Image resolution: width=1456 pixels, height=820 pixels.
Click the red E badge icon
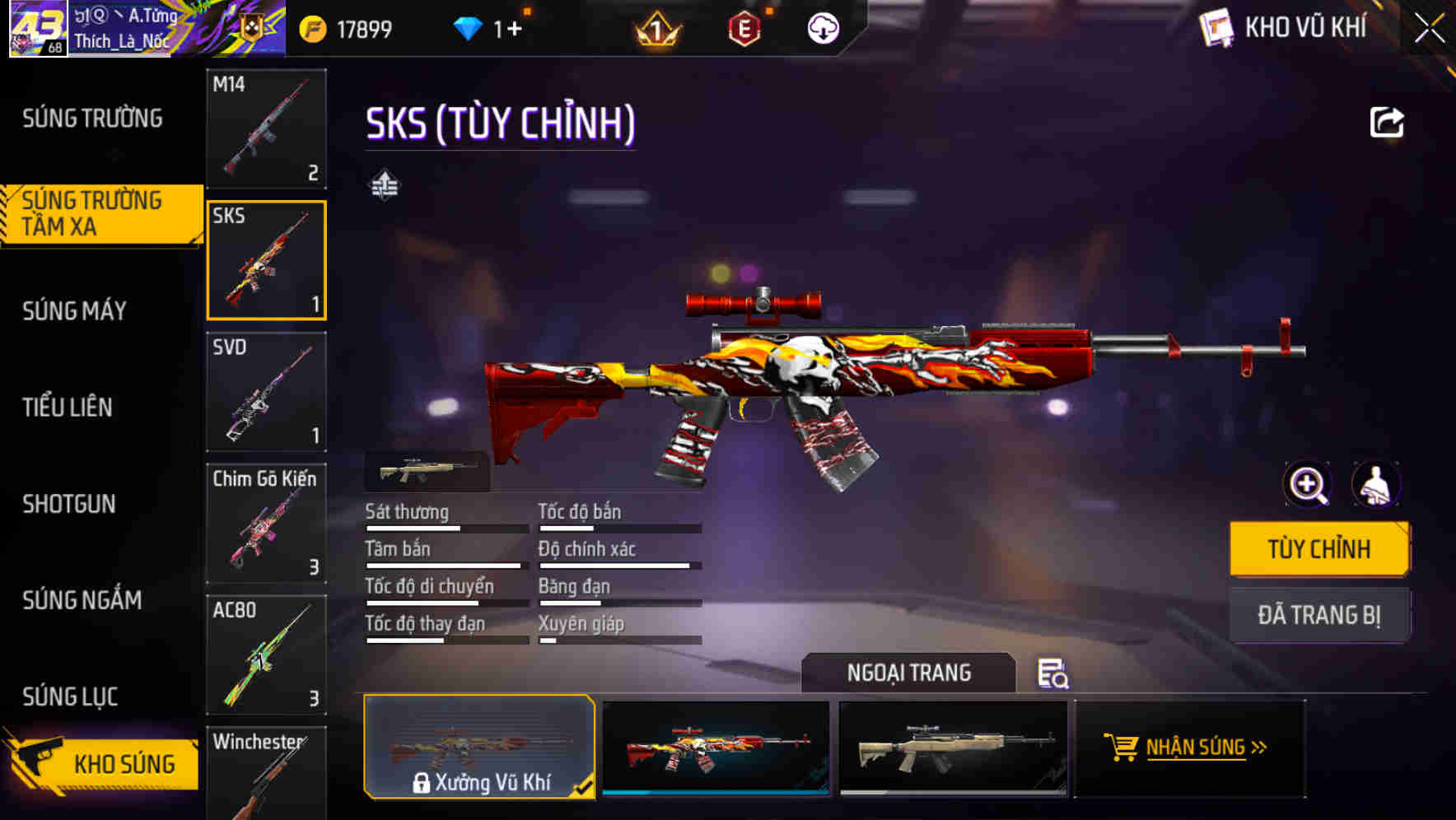(x=740, y=27)
